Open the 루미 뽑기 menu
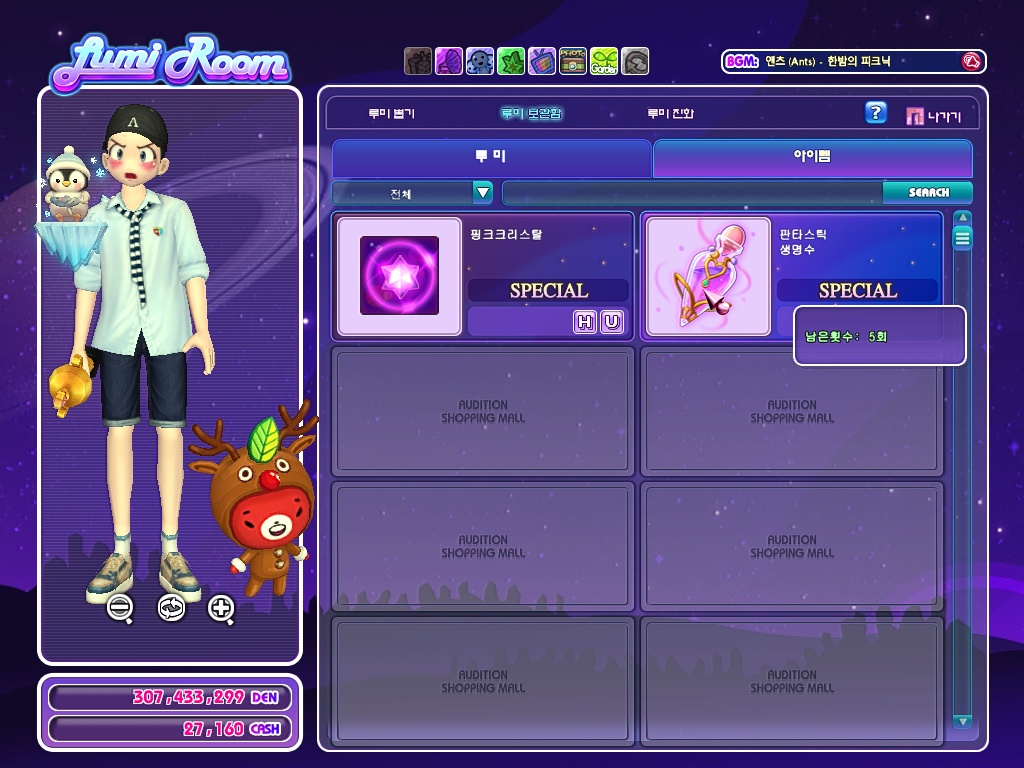1024x768 pixels. (x=391, y=114)
